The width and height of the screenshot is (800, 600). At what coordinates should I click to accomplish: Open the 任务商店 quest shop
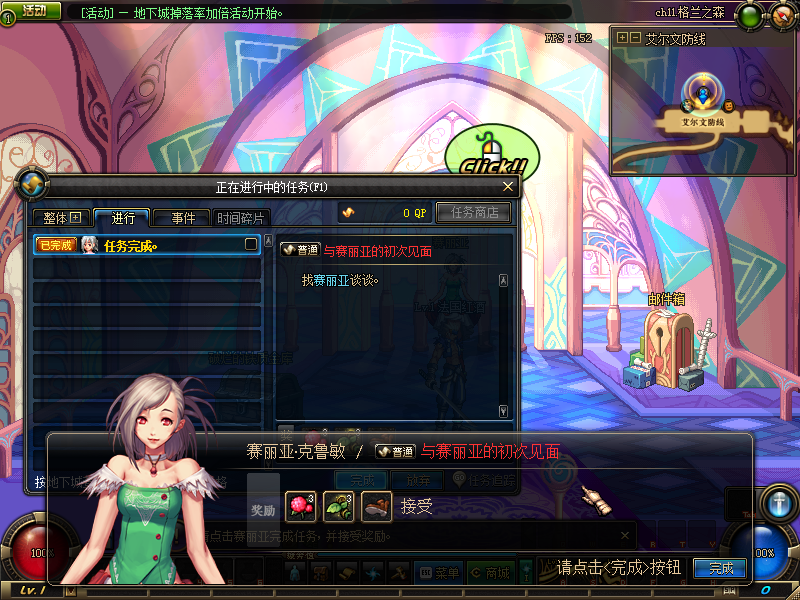474,212
